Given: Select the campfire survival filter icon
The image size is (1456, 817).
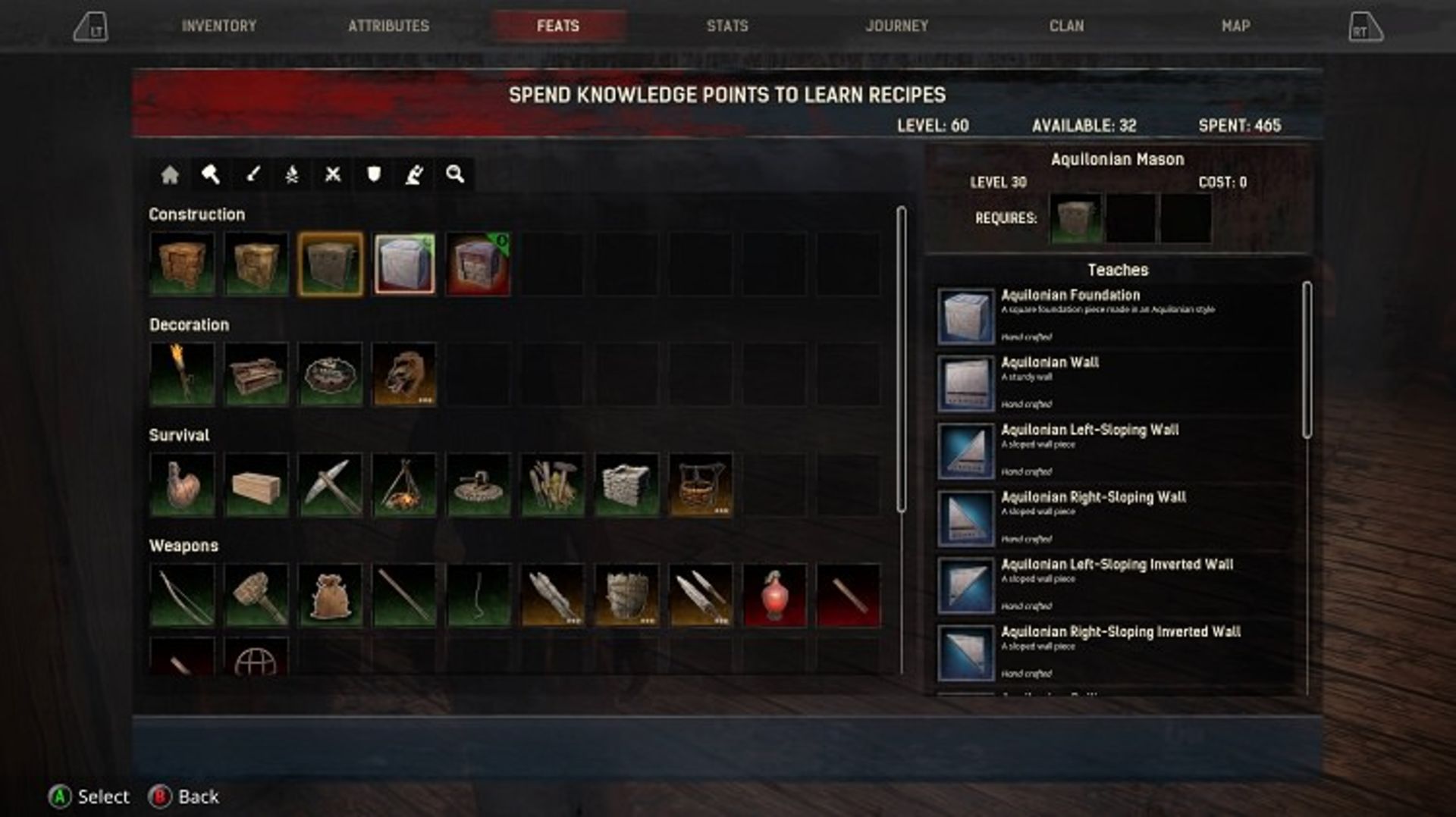Looking at the screenshot, I should pyautogui.click(x=293, y=175).
